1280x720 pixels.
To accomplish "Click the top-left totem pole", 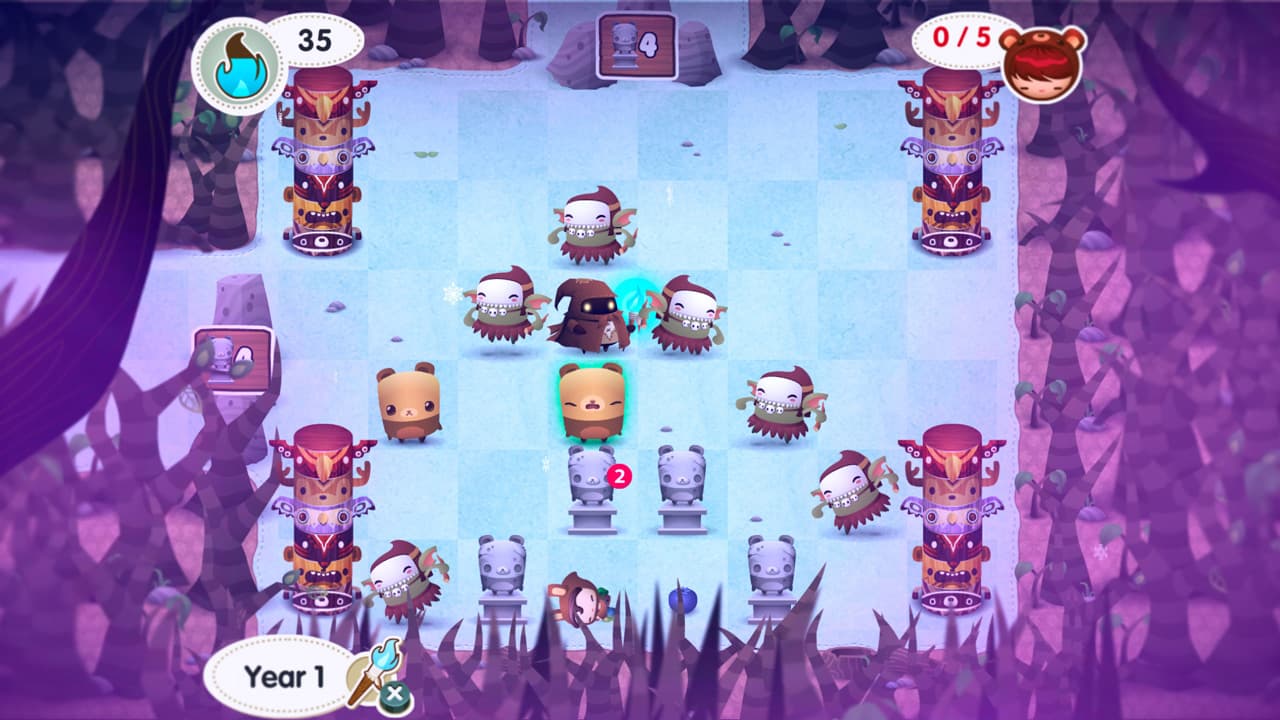I will 322,165.
